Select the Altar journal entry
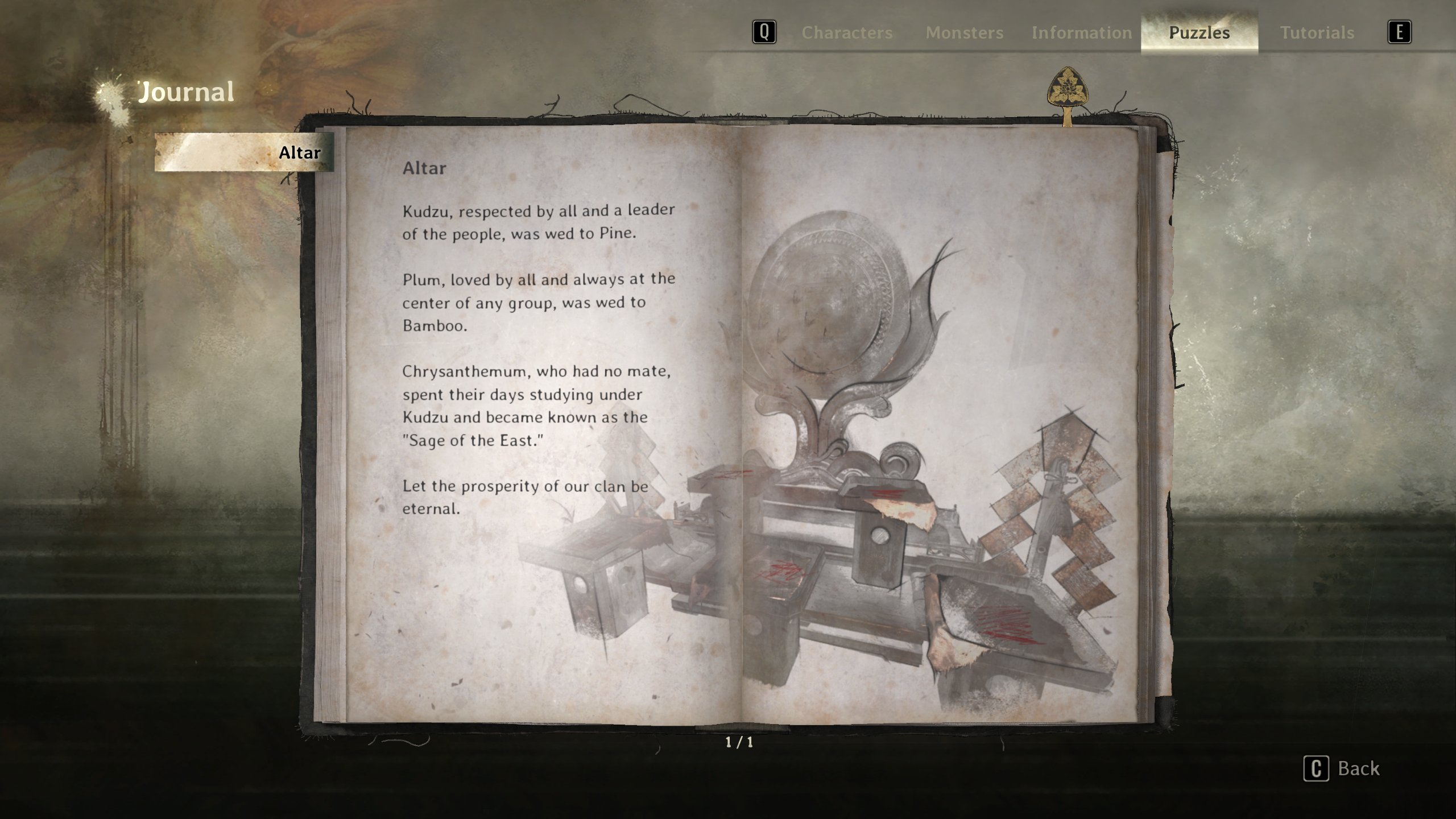The image size is (1456, 819). 245,152
